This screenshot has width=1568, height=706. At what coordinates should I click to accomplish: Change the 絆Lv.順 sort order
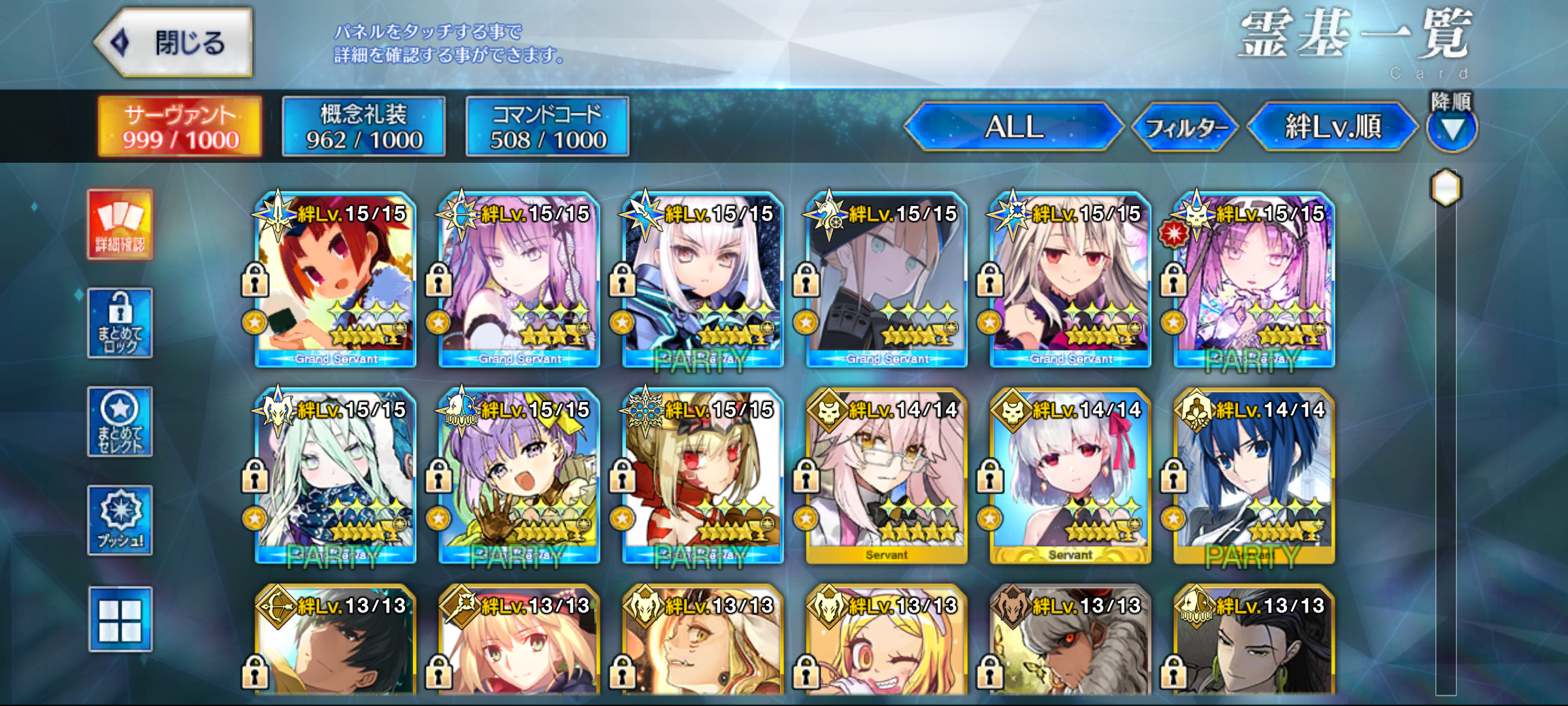click(x=1333, y=126)
